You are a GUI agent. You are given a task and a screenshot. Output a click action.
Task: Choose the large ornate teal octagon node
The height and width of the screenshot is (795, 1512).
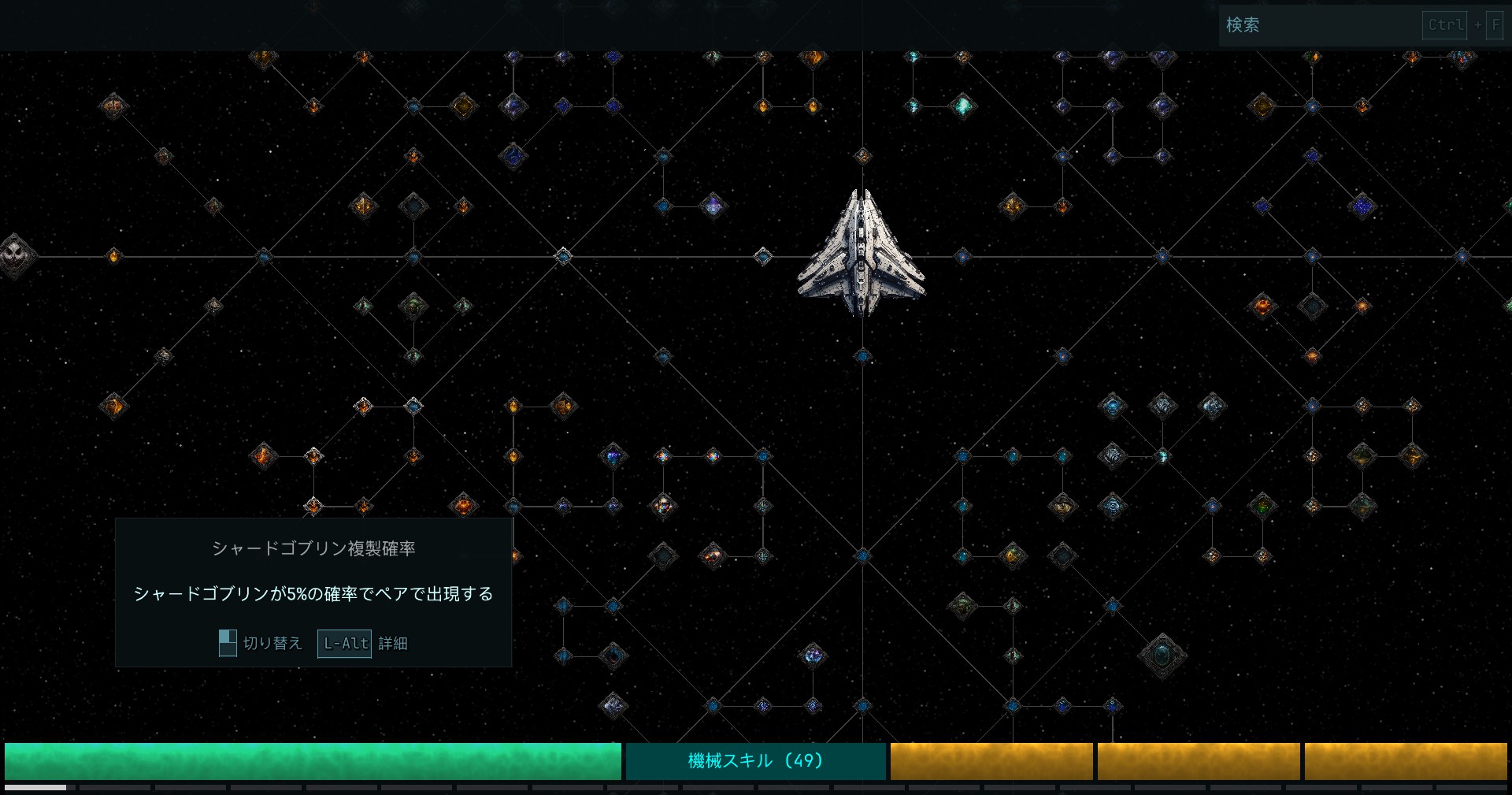click(1162, 656)
